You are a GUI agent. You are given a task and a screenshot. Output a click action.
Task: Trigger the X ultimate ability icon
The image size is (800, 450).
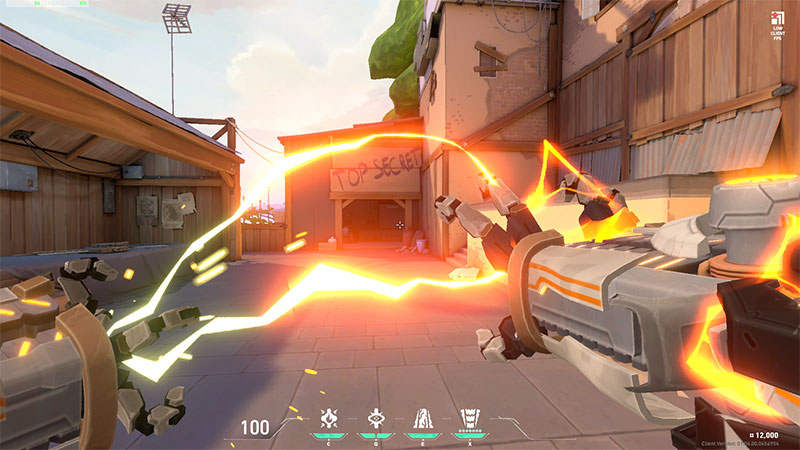468,418
